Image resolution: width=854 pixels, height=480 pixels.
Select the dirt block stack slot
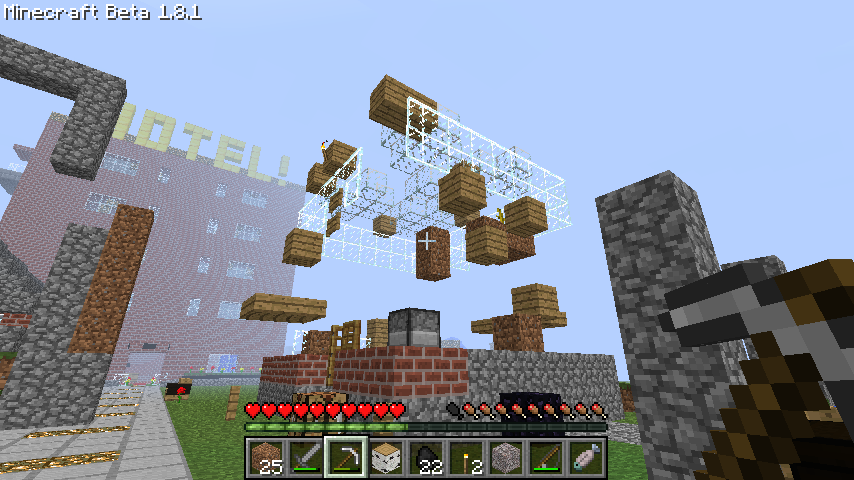267,457
